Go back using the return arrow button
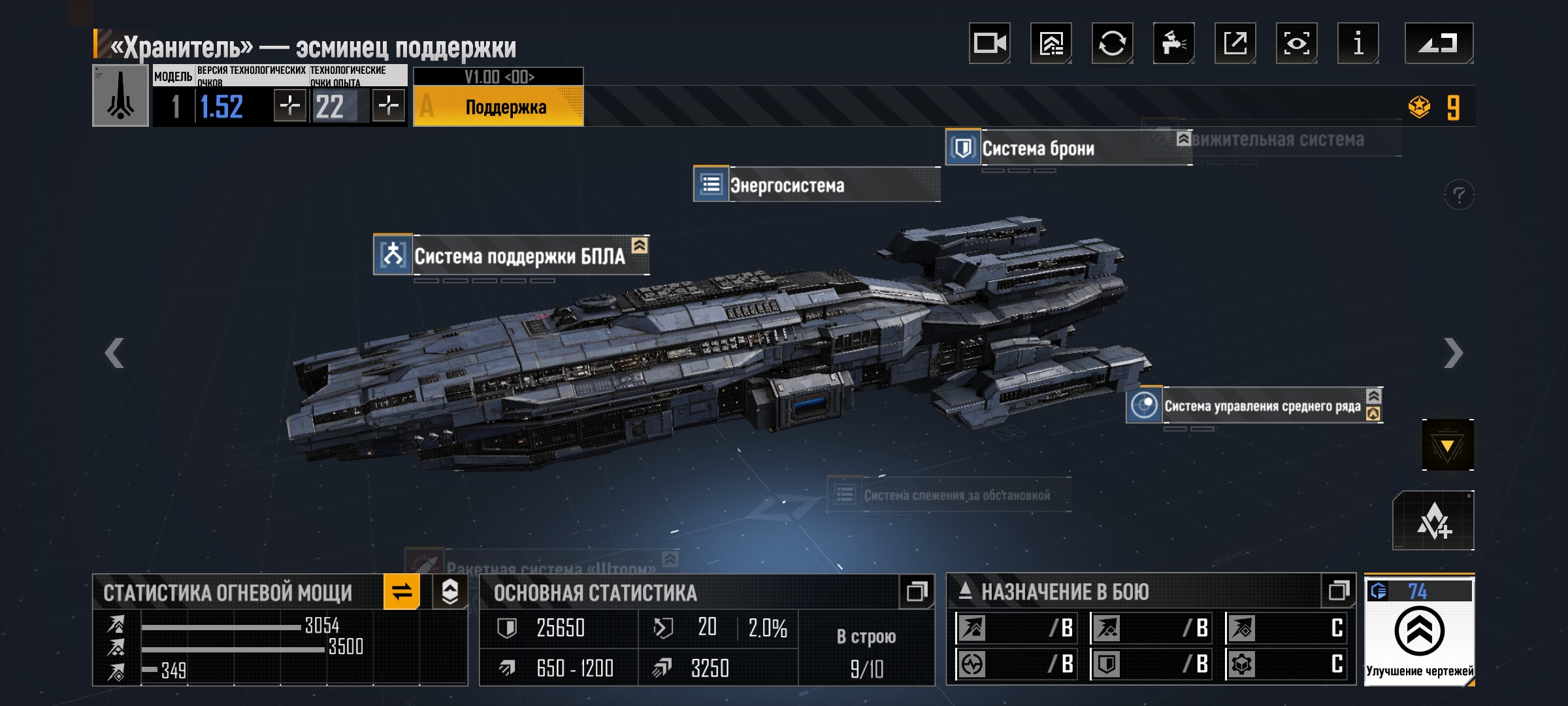Viewport: 1568px width, 706px height. pyautogui.click(x=1439, y=44)
